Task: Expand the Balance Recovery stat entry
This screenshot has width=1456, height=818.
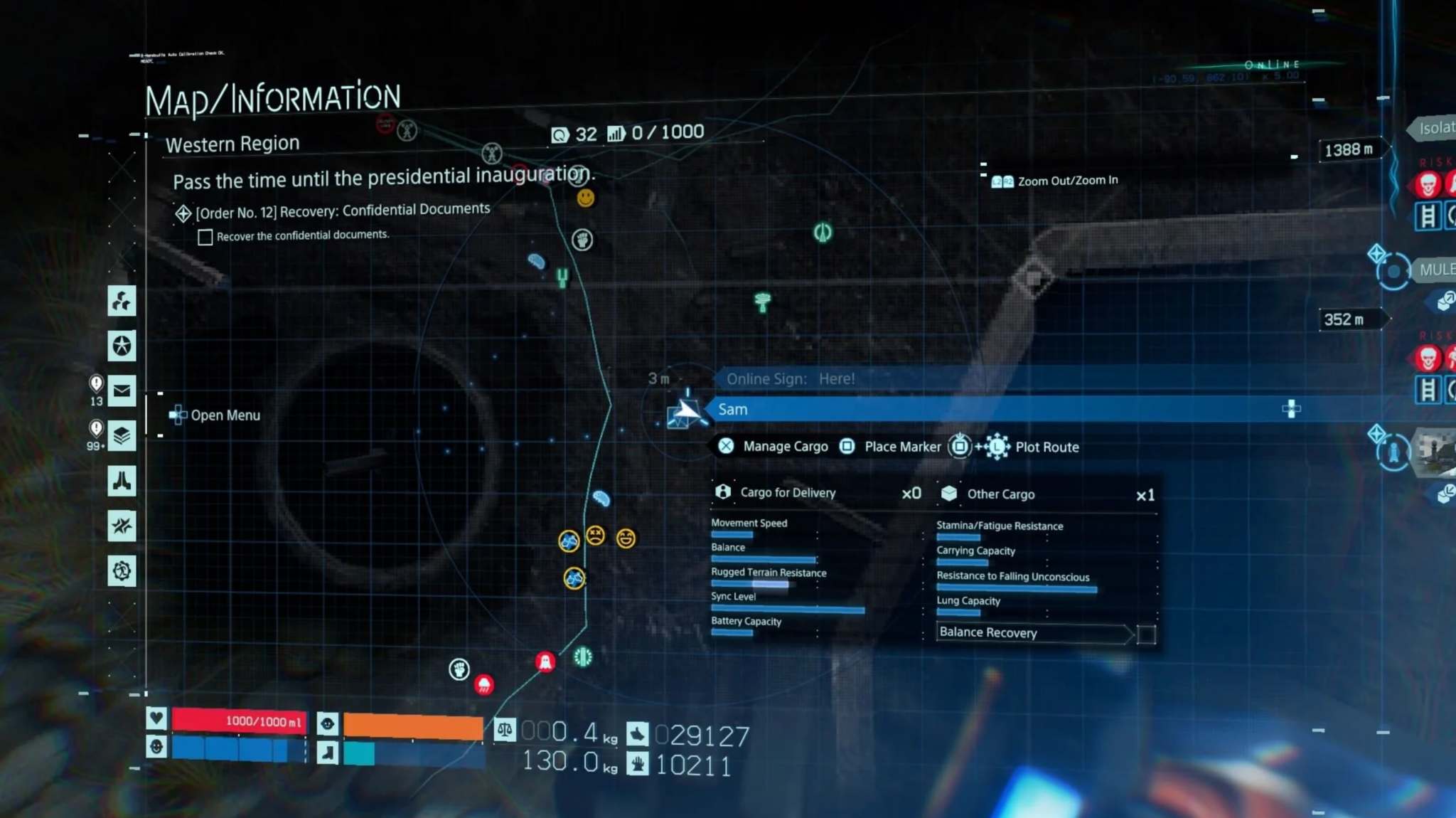Action: [988, 632]
